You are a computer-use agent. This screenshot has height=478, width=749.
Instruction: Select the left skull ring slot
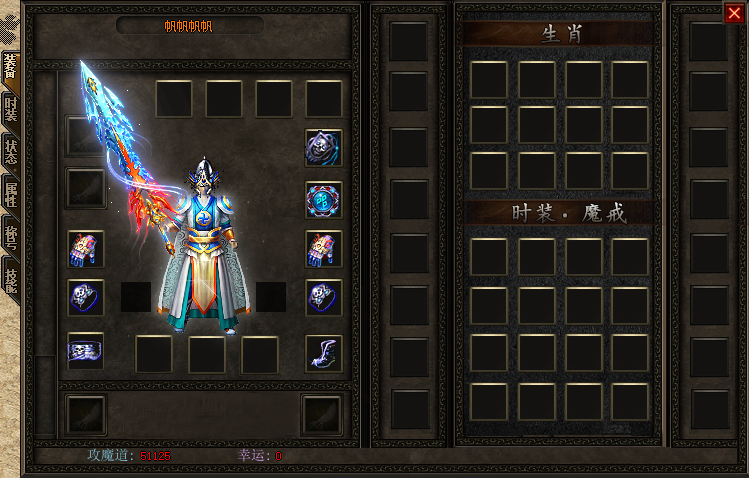tap(86, 297)
